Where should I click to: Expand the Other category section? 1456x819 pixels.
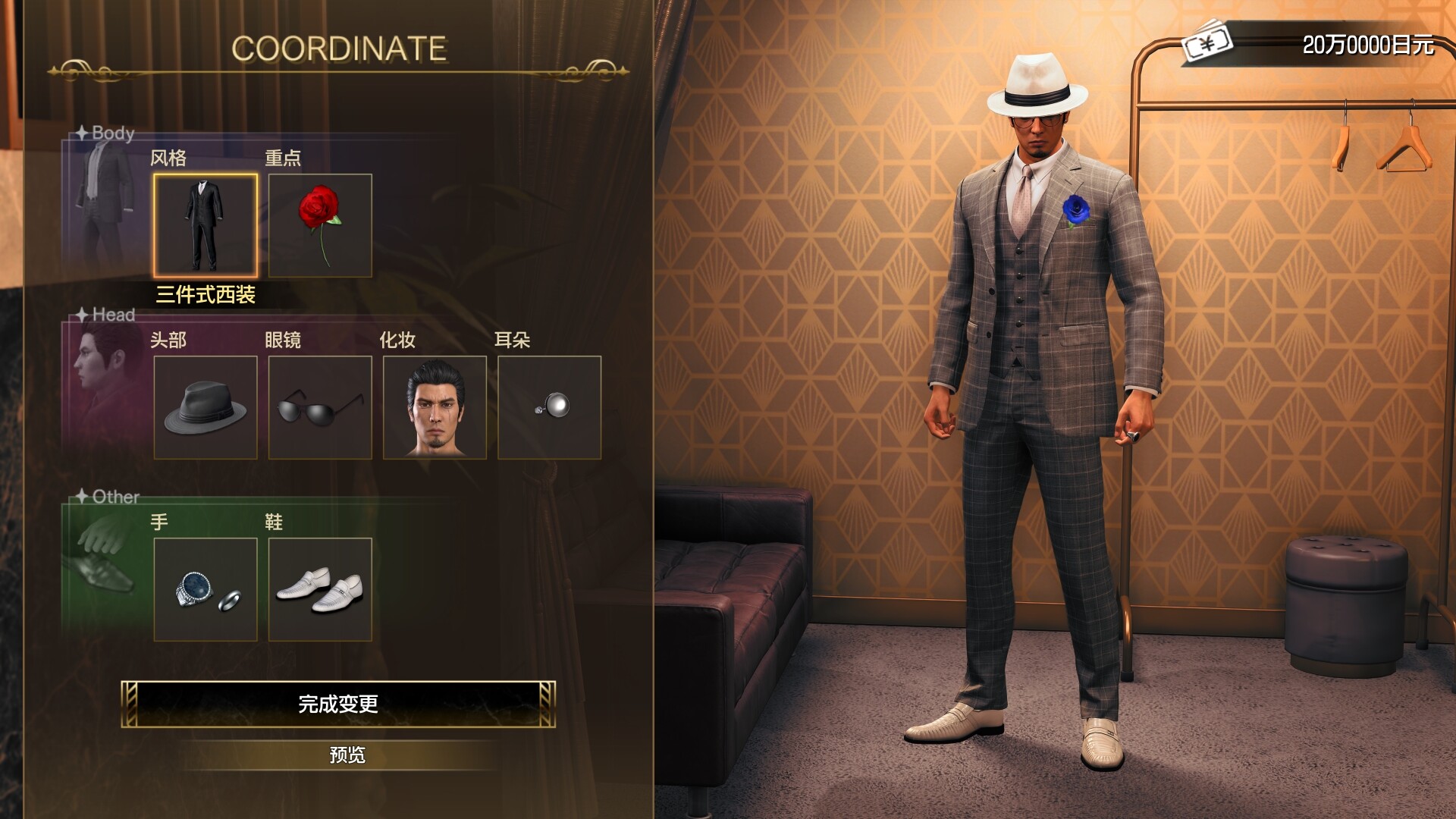coord(115,497)
